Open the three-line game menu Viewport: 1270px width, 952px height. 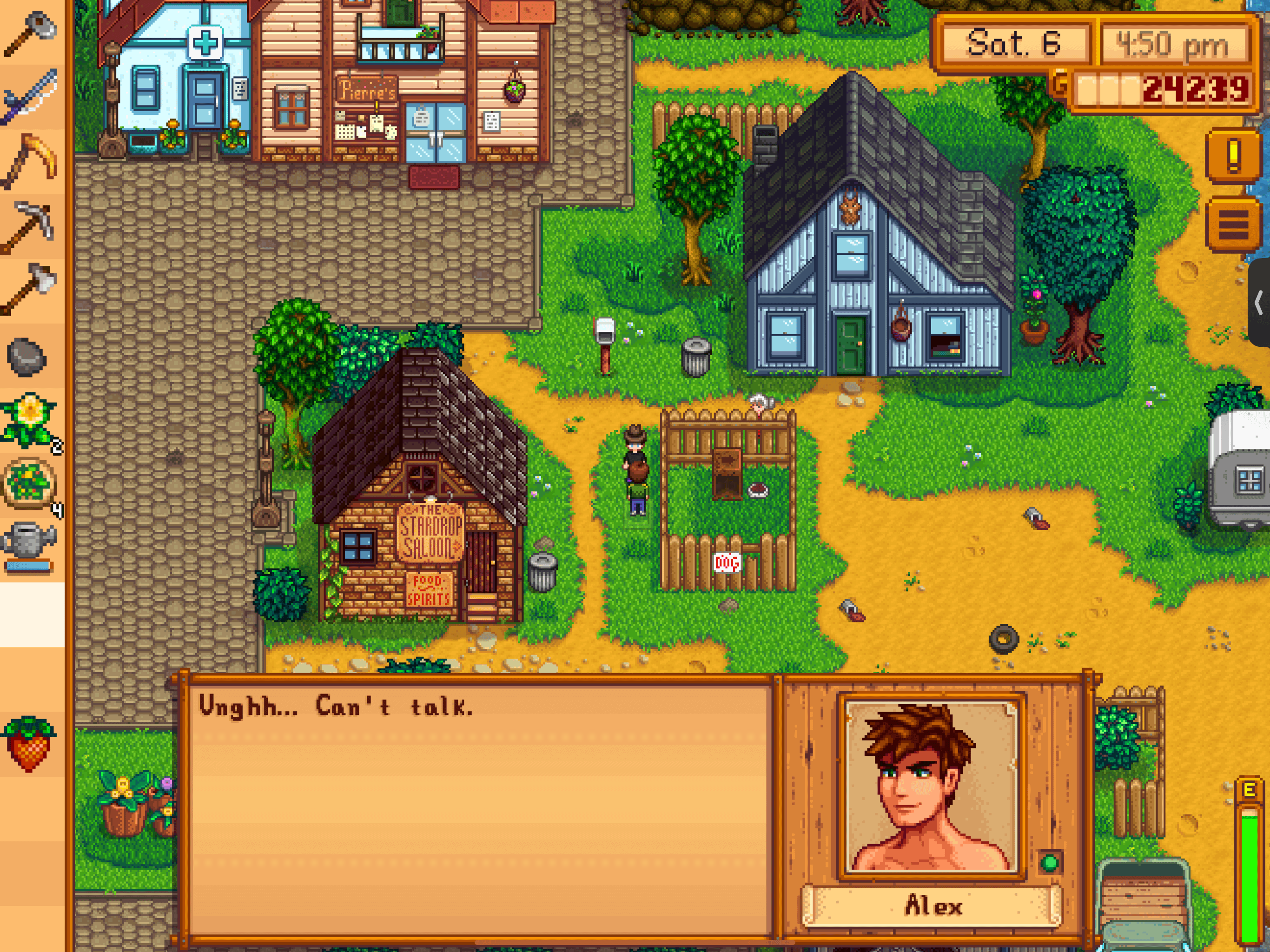click(1233, 225)
